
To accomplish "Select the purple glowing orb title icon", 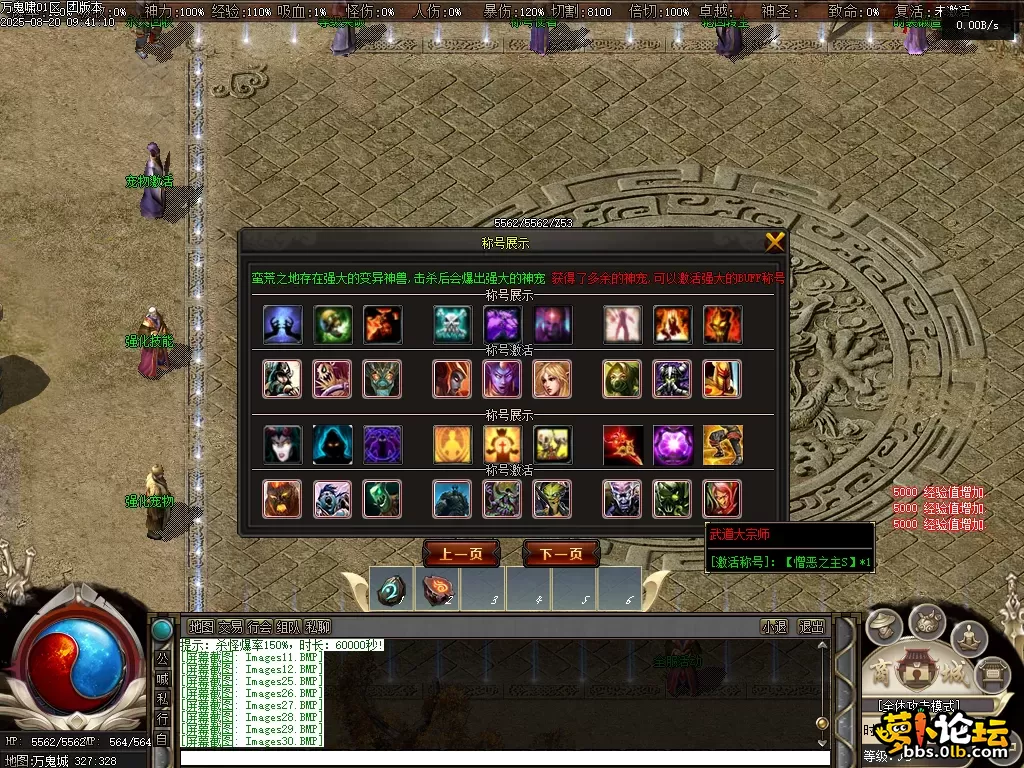I will (x=672, y=445).
